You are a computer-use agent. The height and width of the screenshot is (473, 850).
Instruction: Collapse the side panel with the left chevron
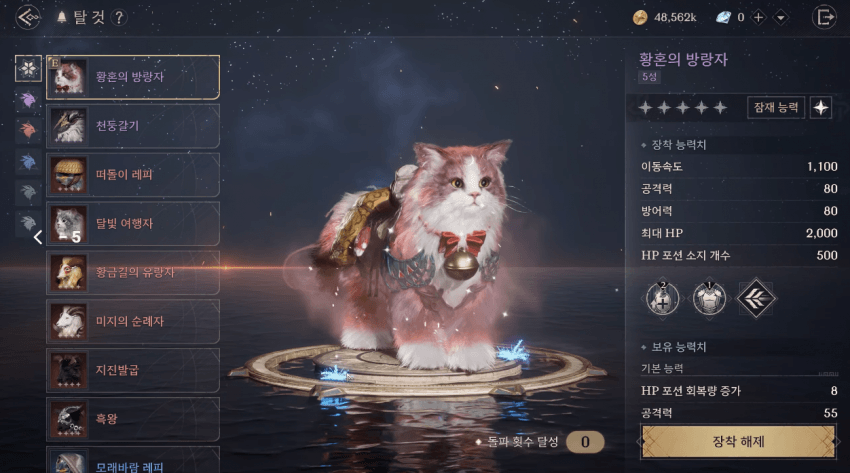tap(37, 237)
